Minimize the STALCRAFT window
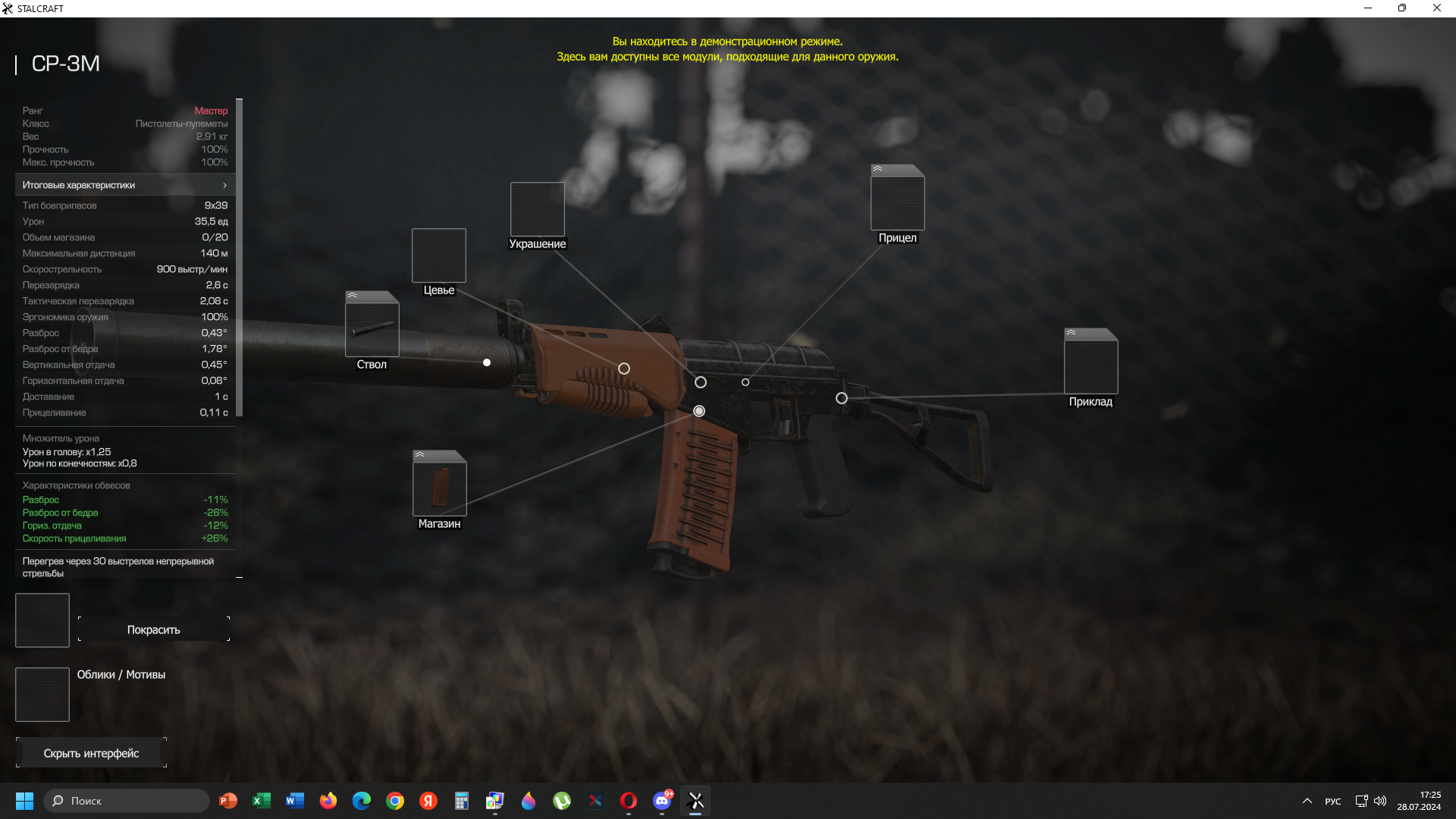Viewport: 1456px width, 819px height. point(1368,8)
